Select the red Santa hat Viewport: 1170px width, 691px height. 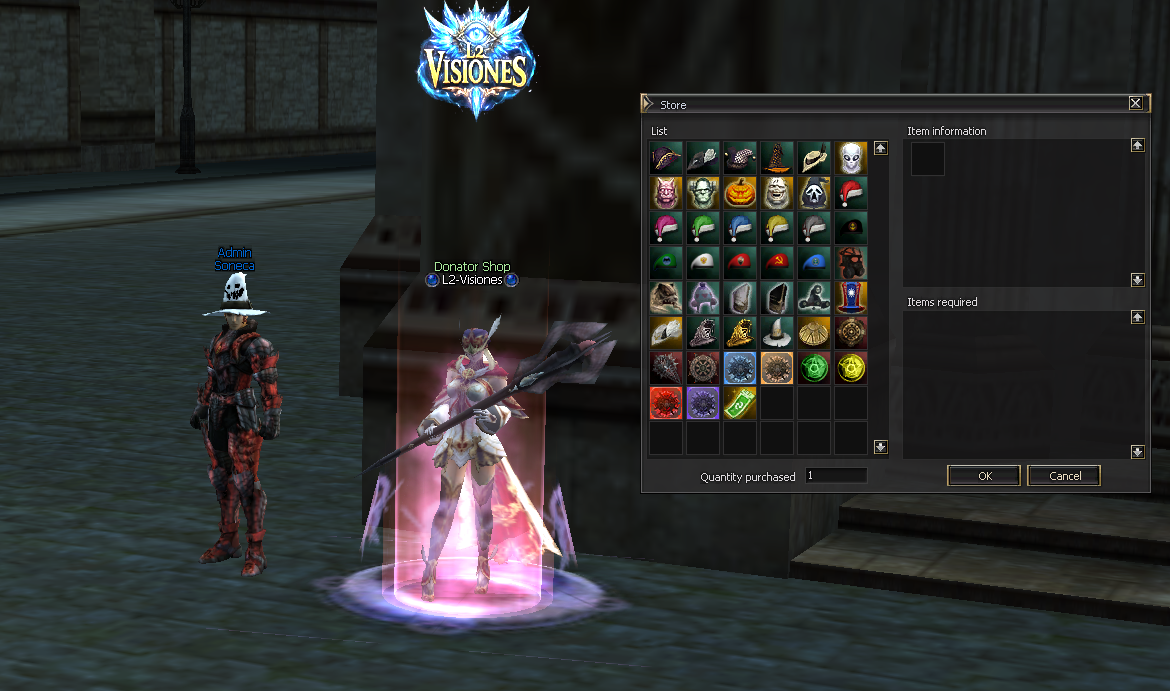point(851,193)
